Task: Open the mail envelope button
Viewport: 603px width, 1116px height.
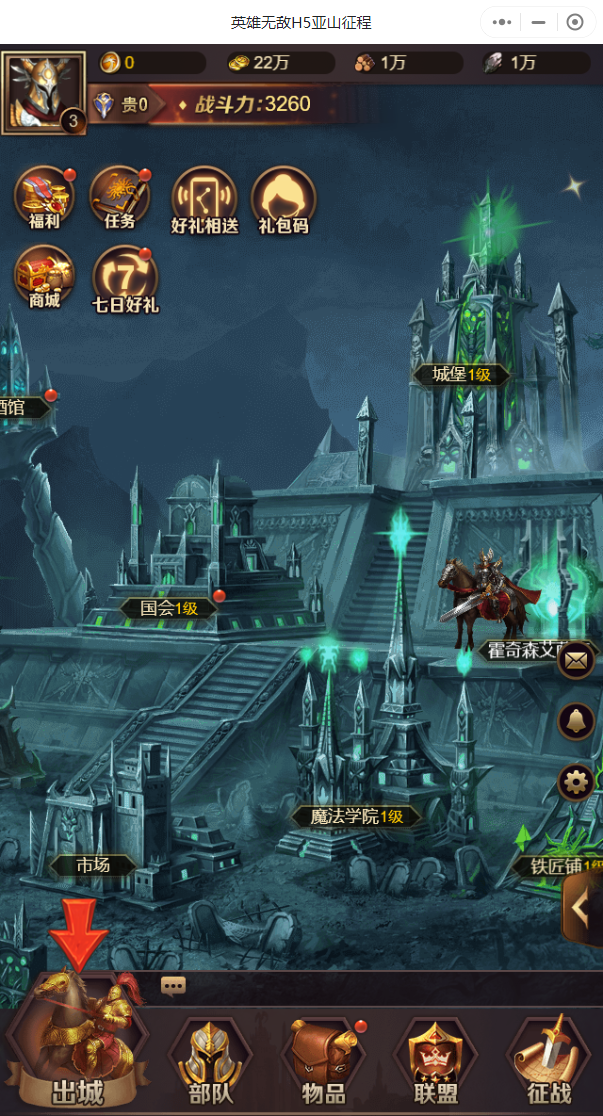Action: (x=576, y=660)
